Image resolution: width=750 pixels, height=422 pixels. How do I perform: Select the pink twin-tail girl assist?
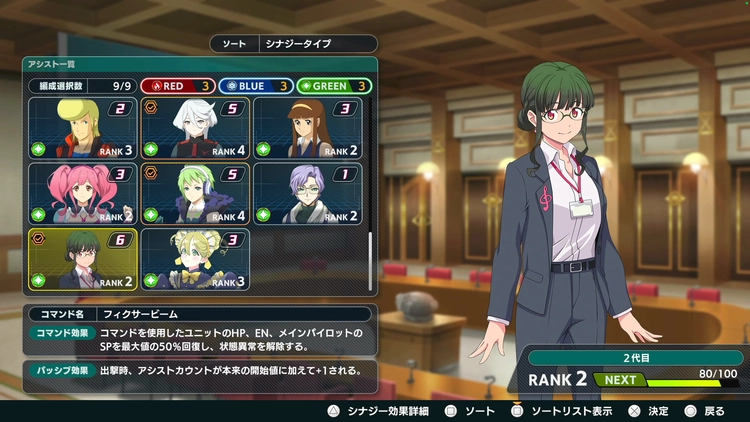click(82, 193)
